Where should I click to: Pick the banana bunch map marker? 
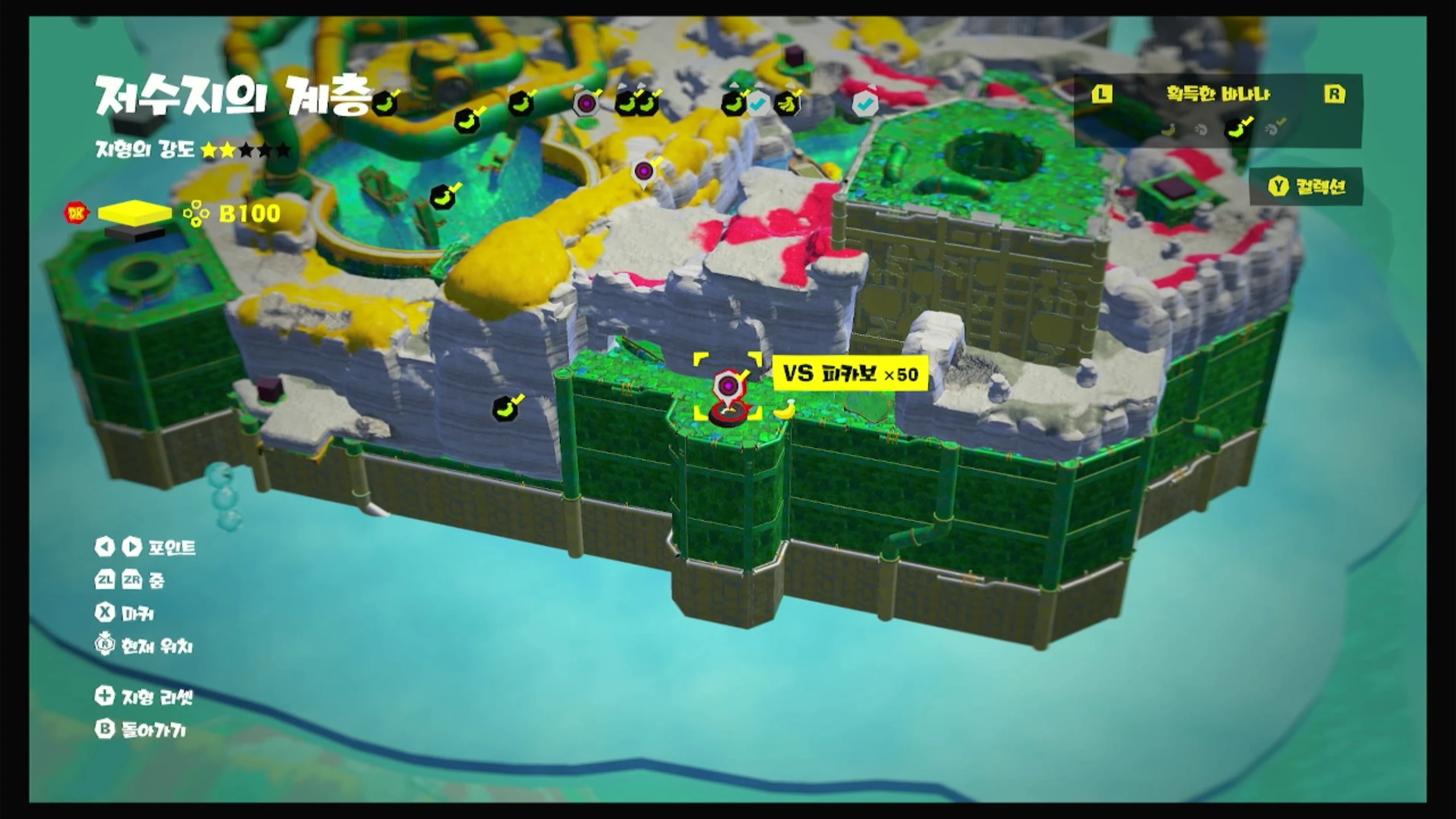787,104
